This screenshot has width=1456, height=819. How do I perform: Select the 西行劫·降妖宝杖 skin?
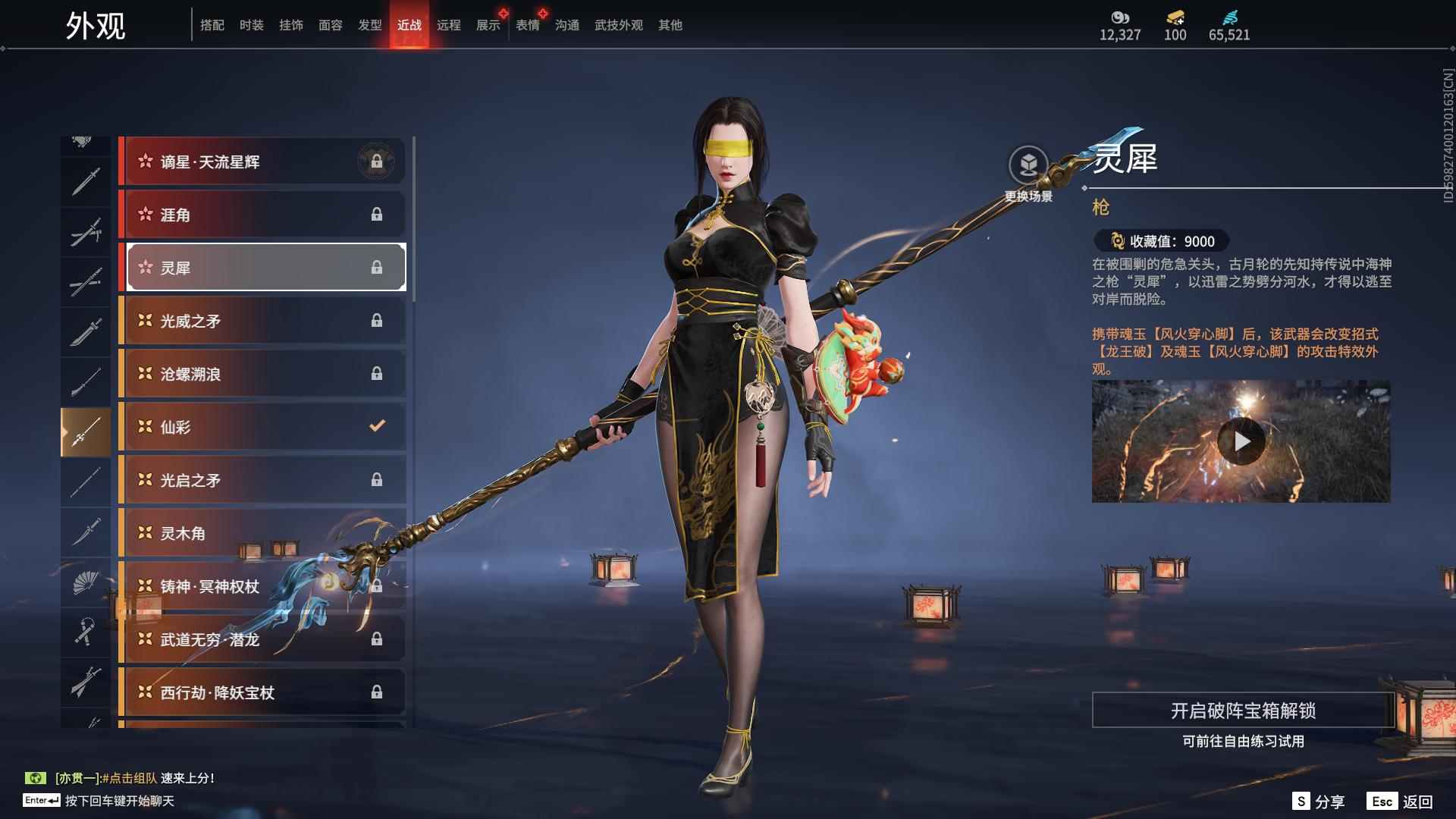click(x=262, y=692)
